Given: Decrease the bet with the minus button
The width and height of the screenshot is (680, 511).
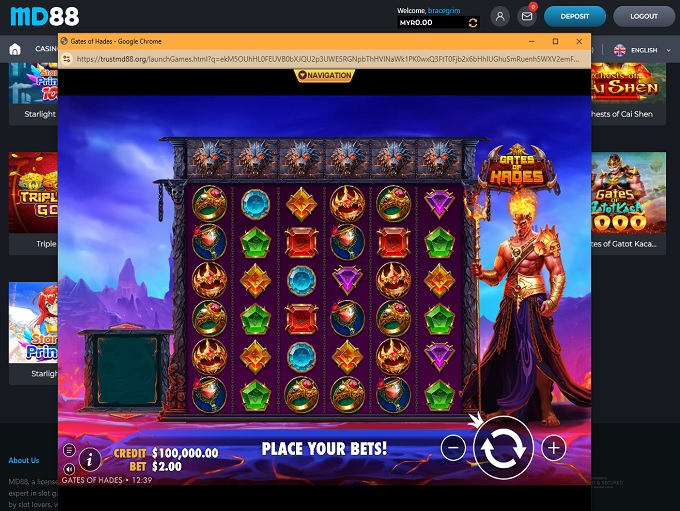Looking at the screenshot, I should [453, 448].
